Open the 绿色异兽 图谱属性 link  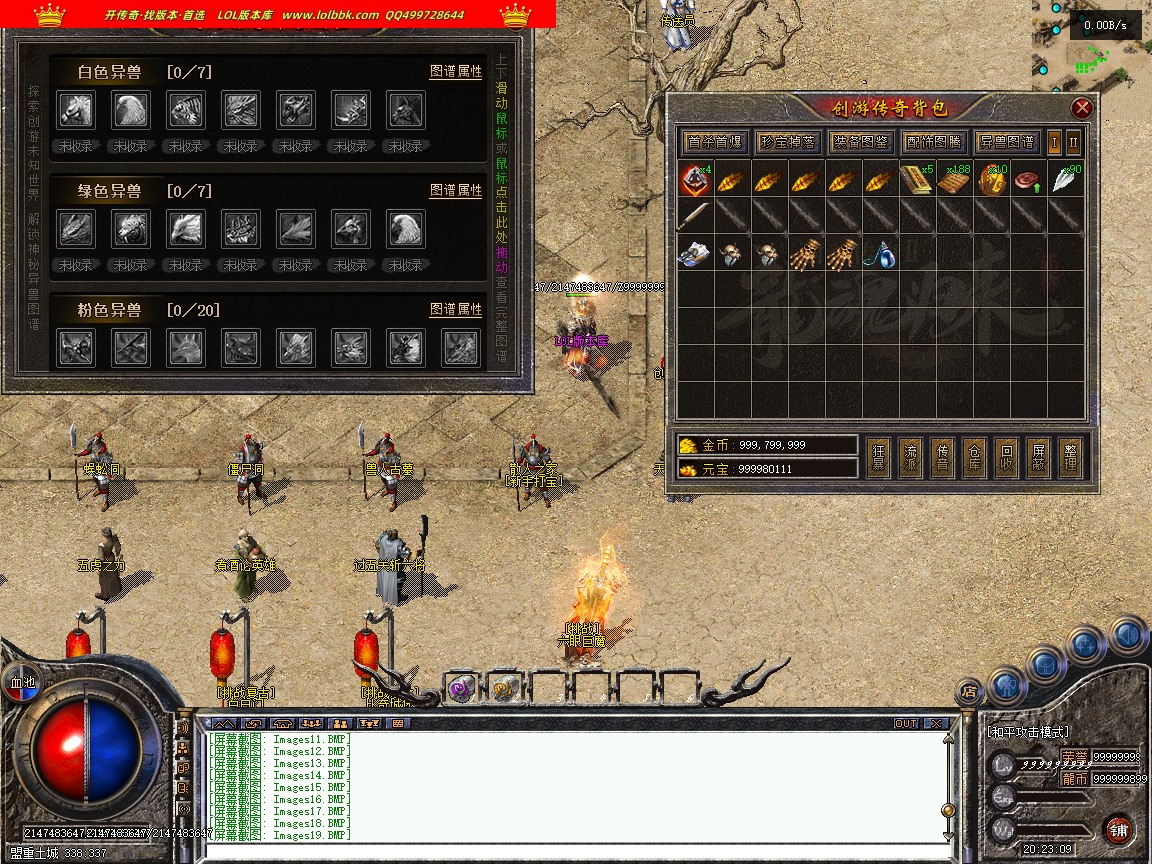(456, 191)
